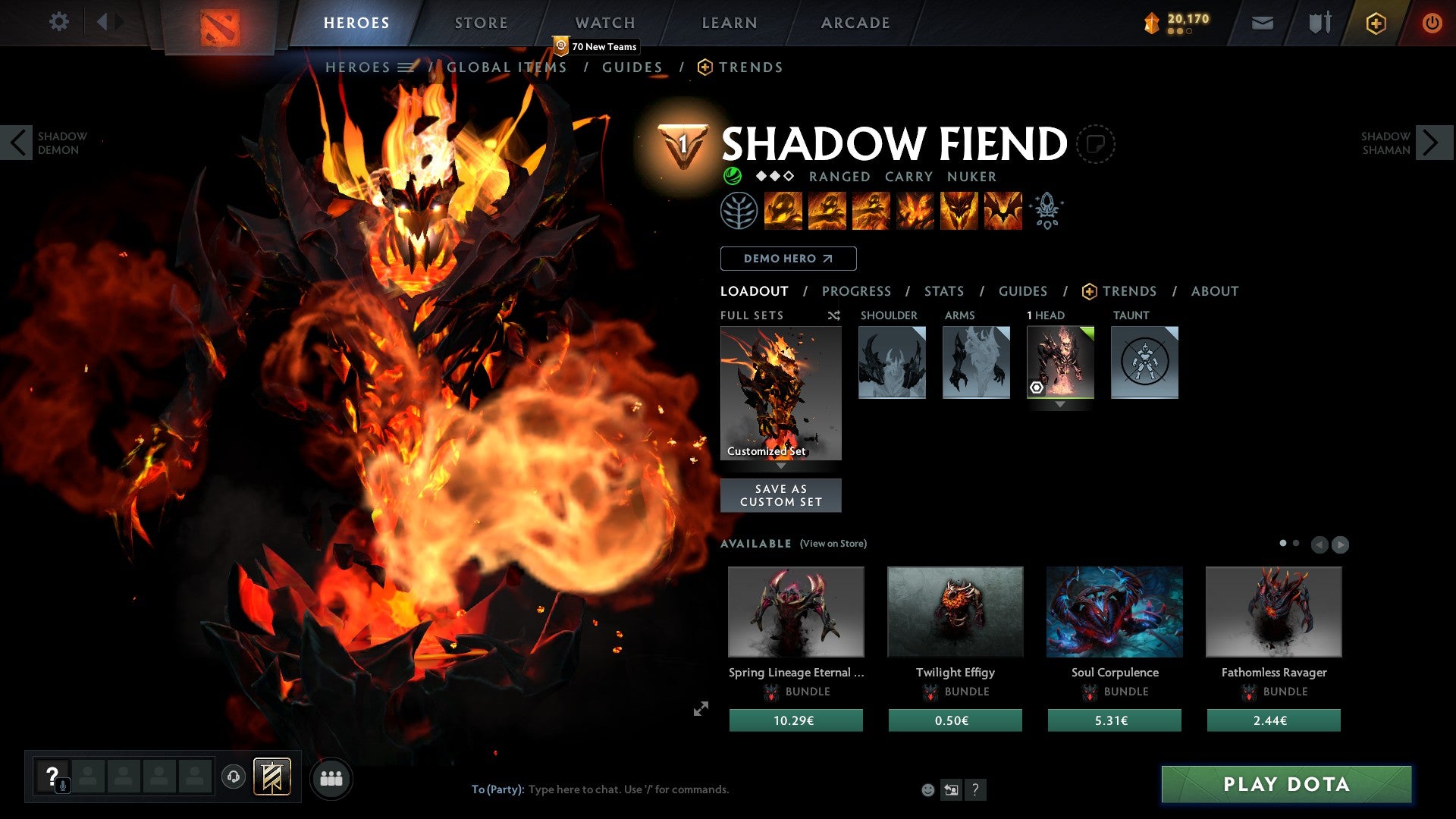Open the View on Store link
The image size is (1456, 819).
[833, 544]
